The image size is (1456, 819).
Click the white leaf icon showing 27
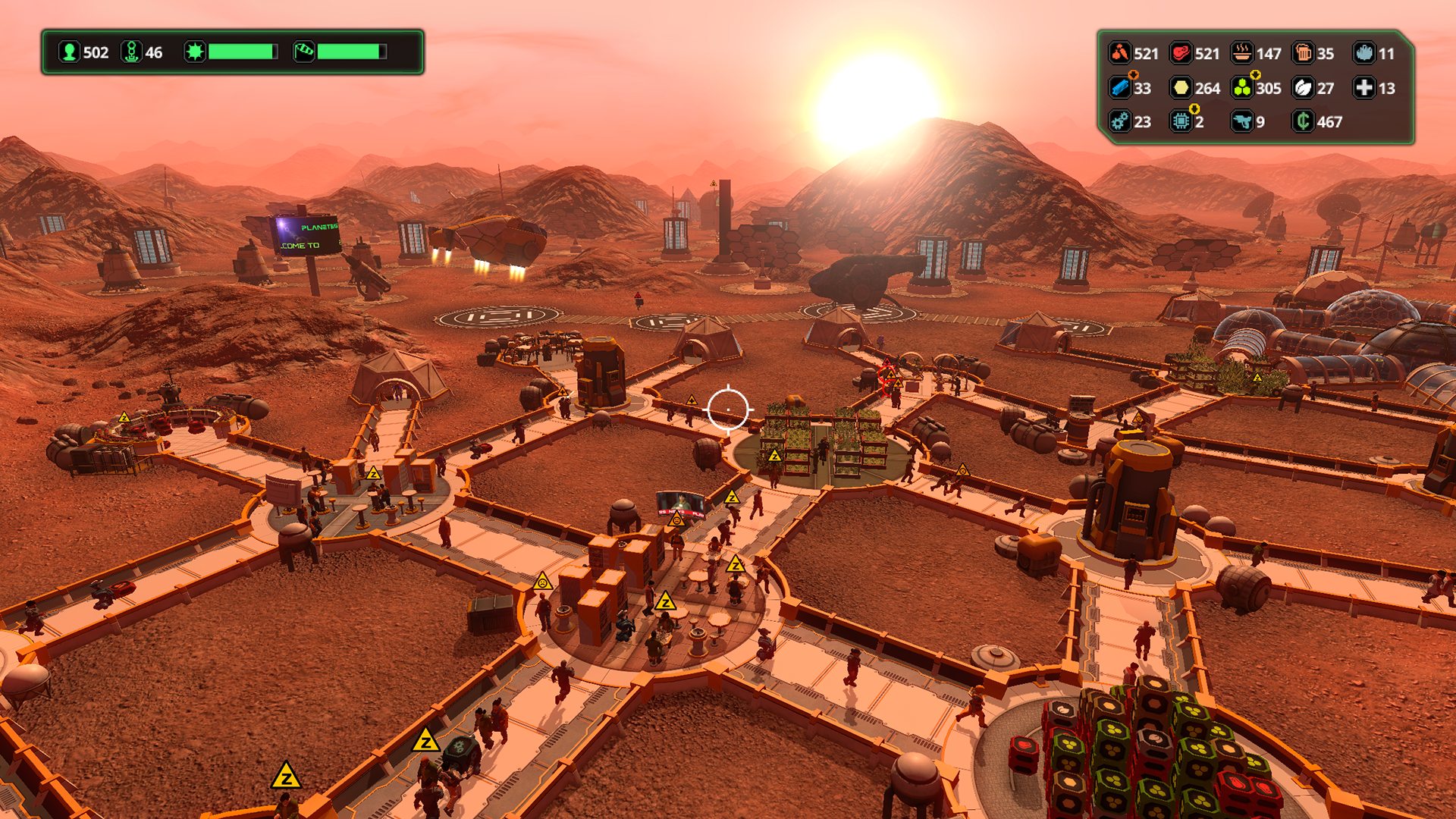click(1303, 88)
